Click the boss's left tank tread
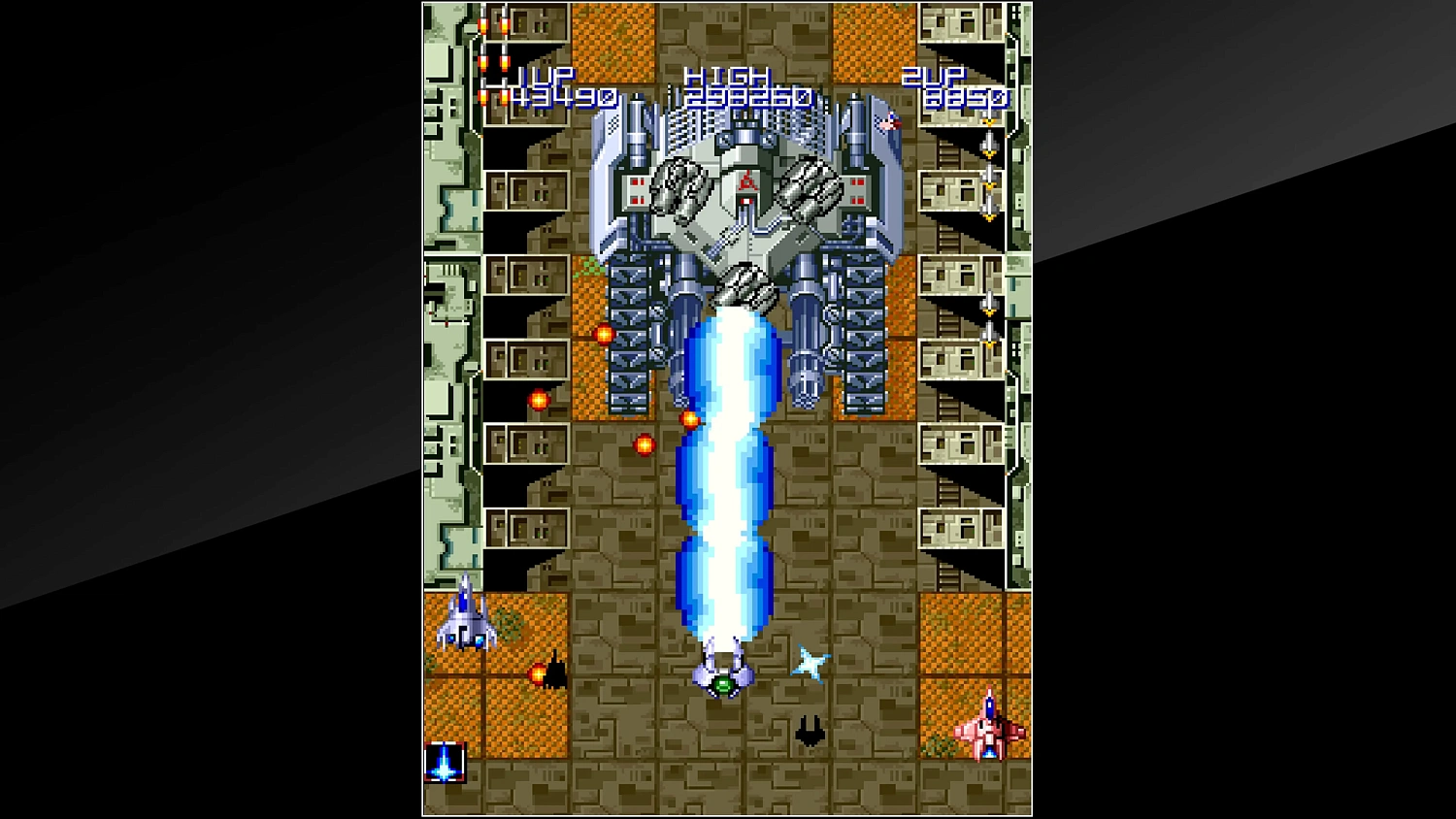 click(629, 330)
